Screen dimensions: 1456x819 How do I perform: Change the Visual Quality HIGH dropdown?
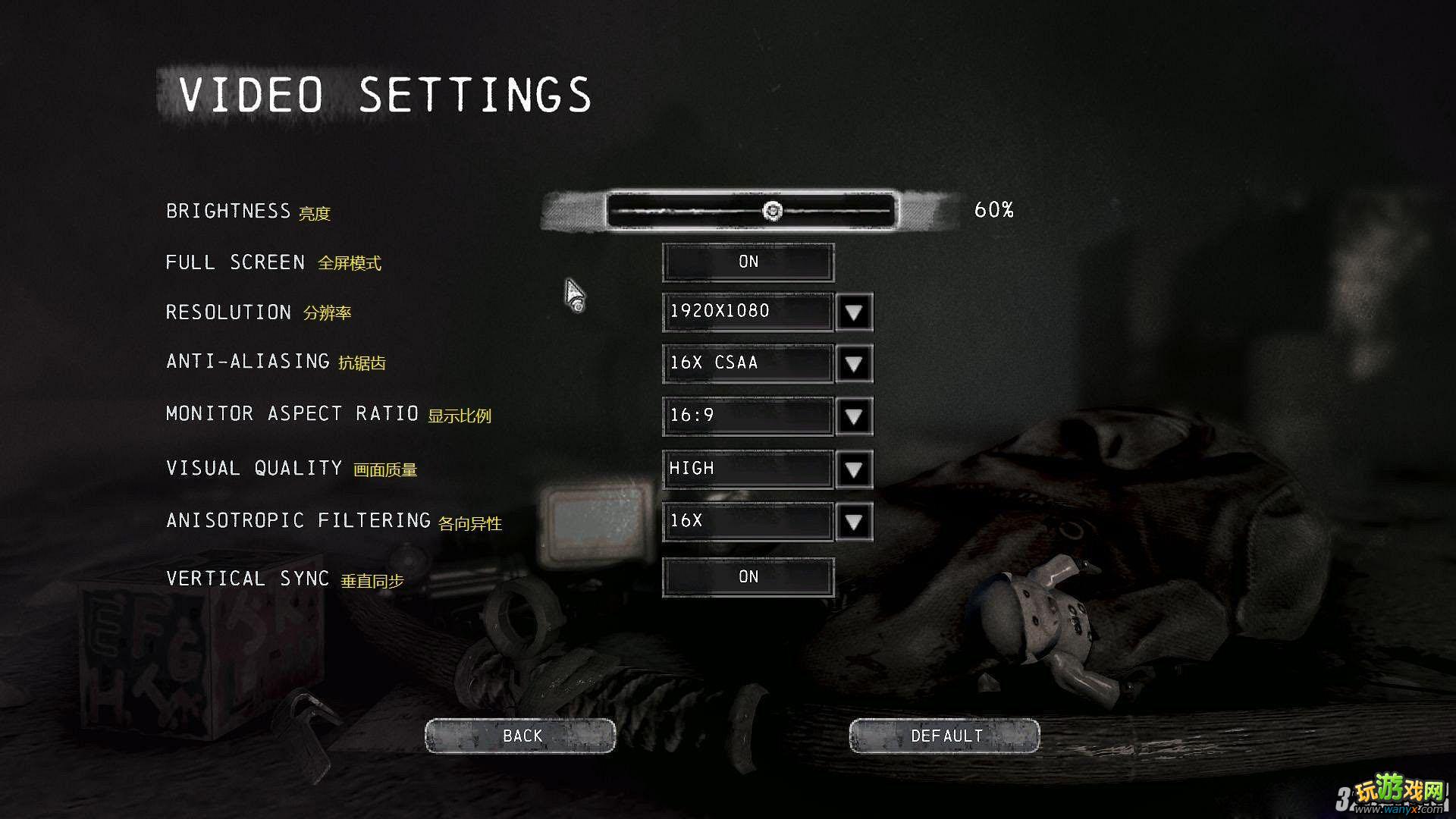tap(853, 469)
